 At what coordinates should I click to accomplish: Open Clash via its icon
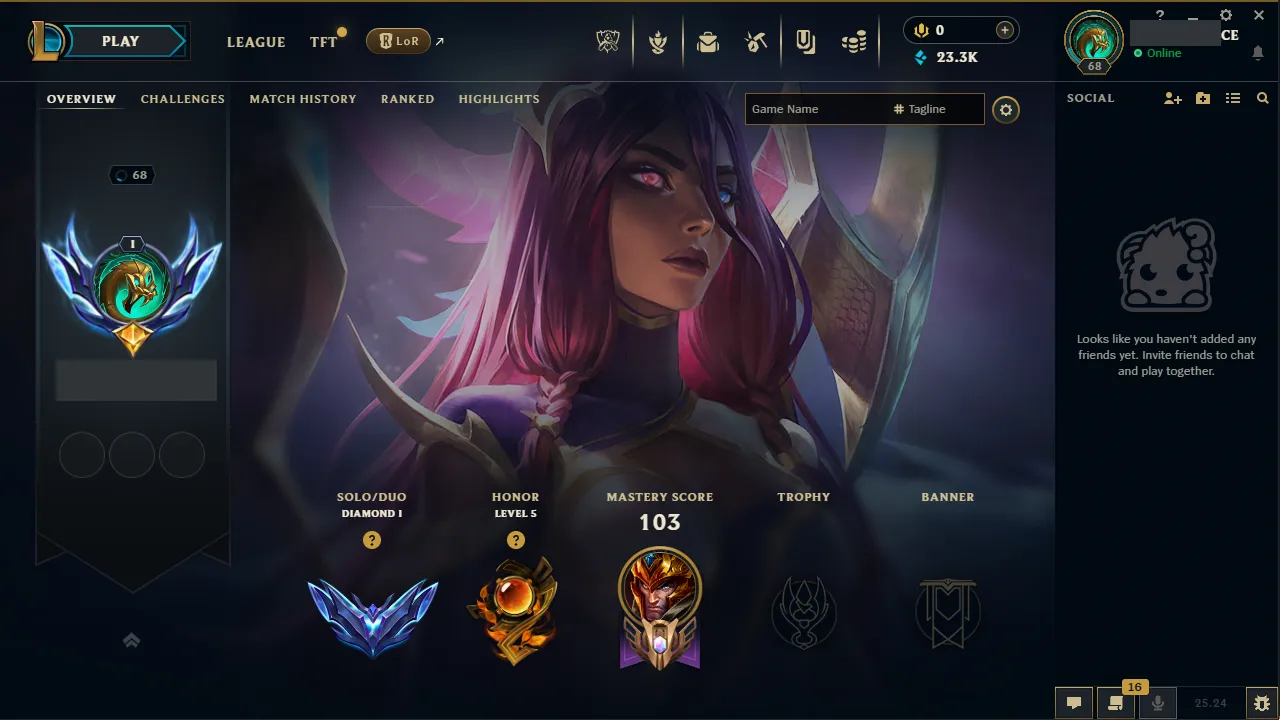pos(658,41)
